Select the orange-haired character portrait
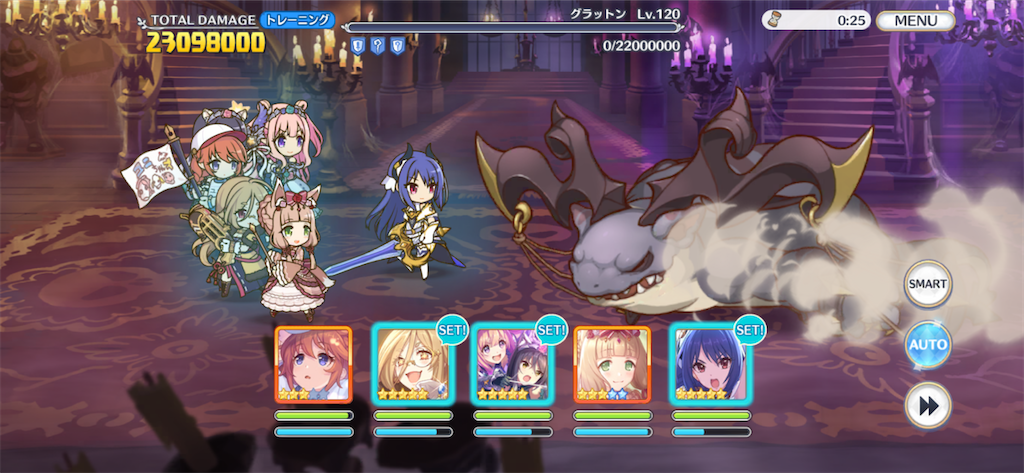1024x473 pixels. tap(313, 364)
